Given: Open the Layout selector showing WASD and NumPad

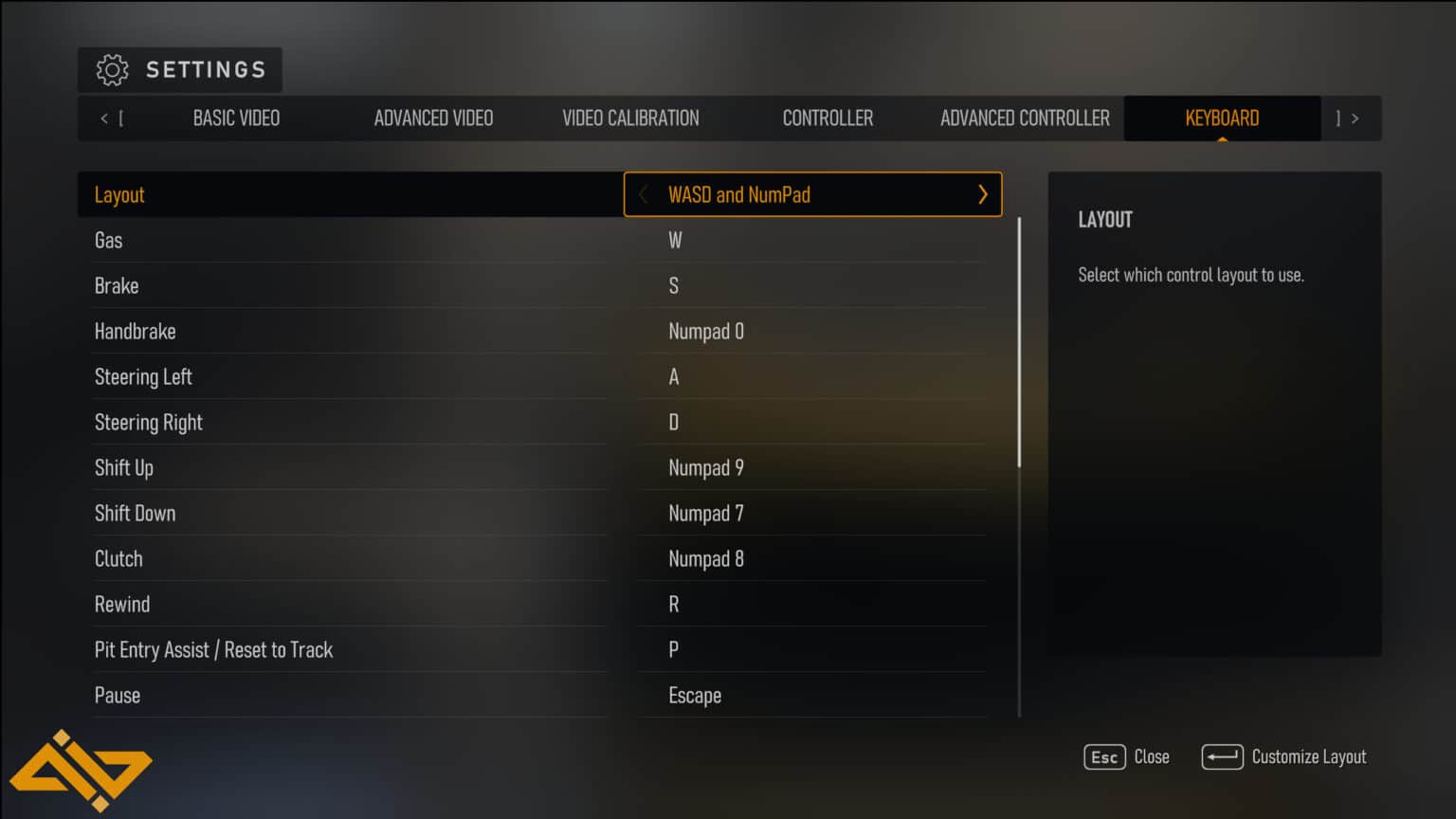Looking at the screenshot, I should [x=812, y=194].
